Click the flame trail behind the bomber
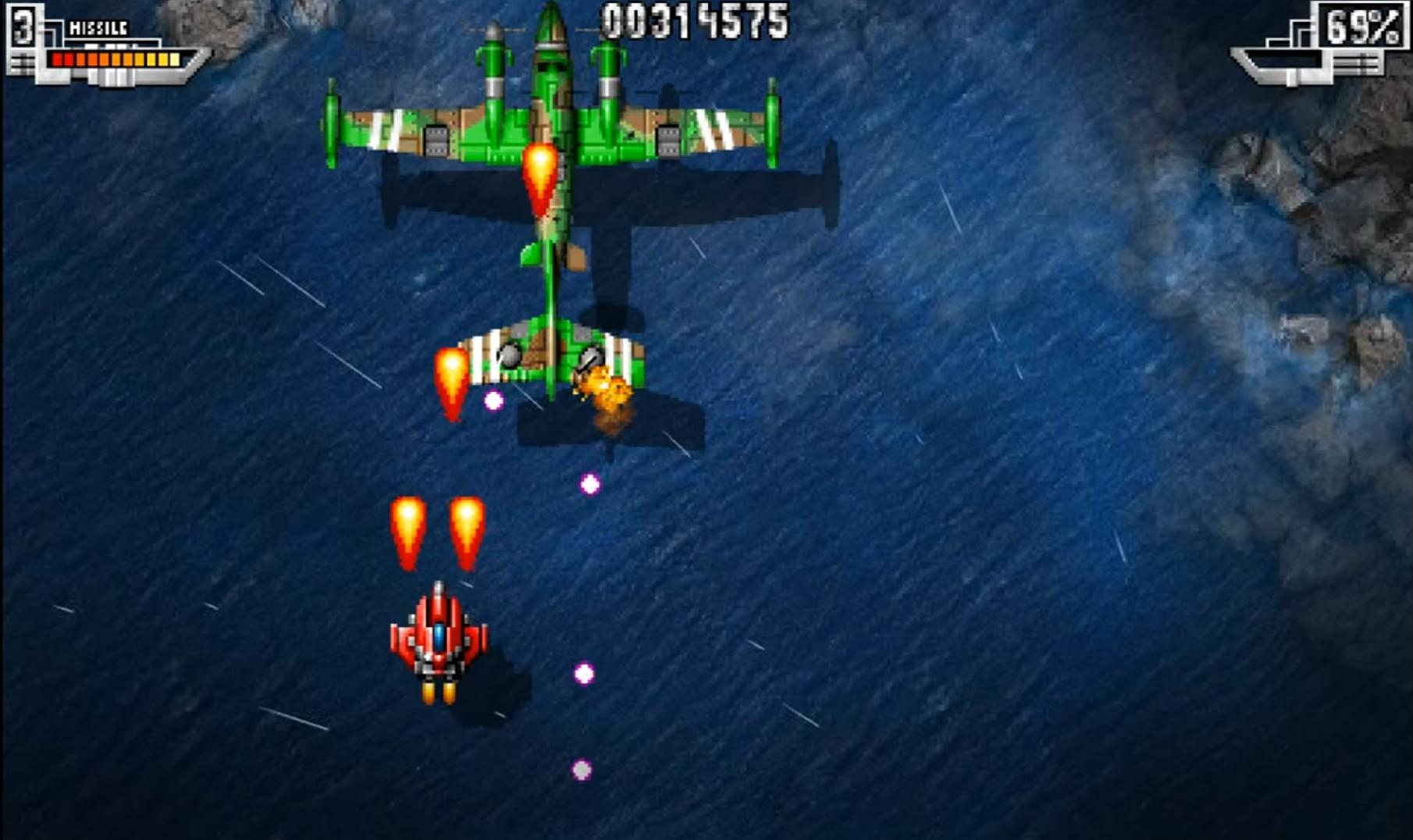 540,180
